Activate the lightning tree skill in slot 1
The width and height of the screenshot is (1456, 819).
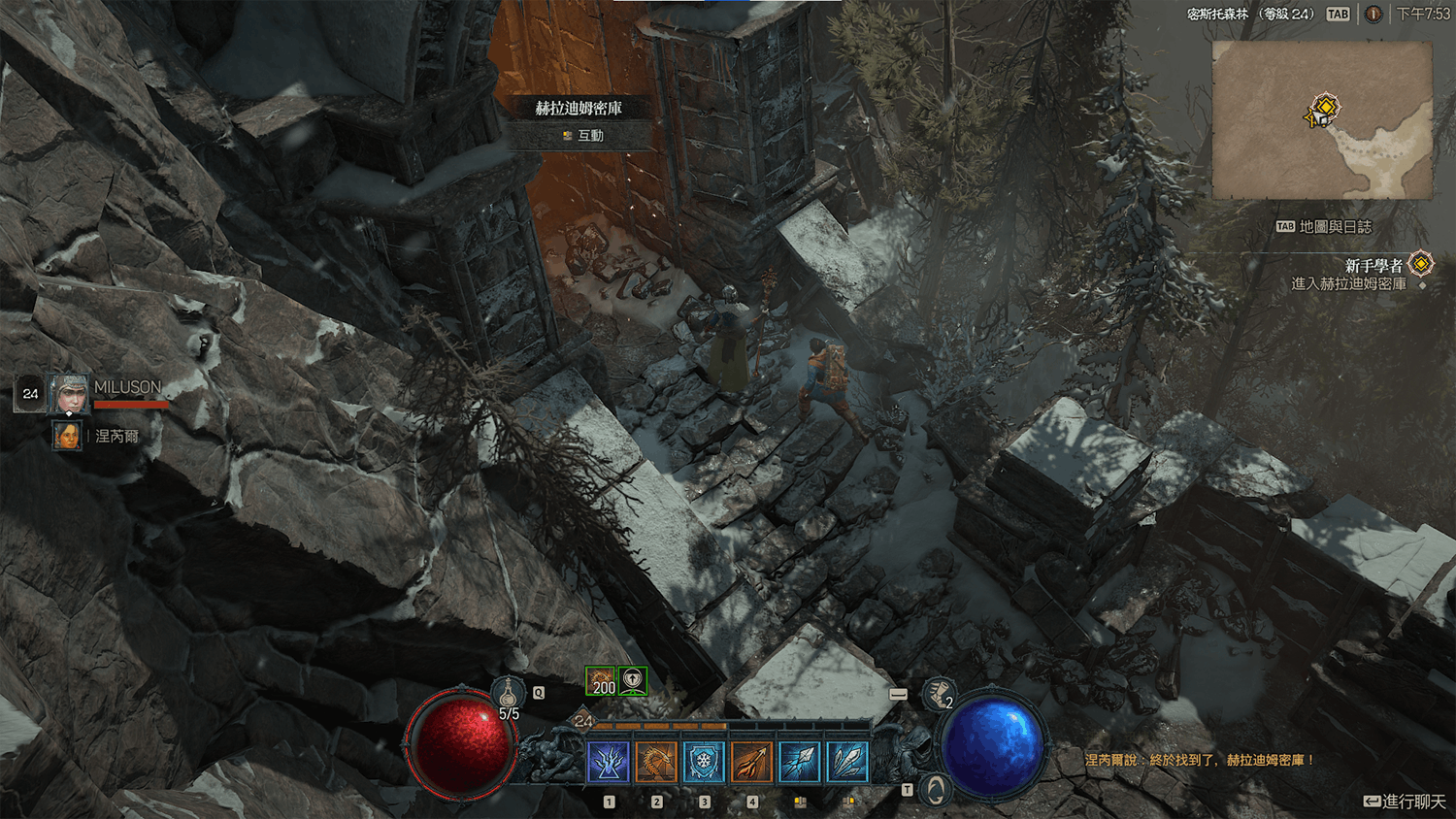[609, 763]
